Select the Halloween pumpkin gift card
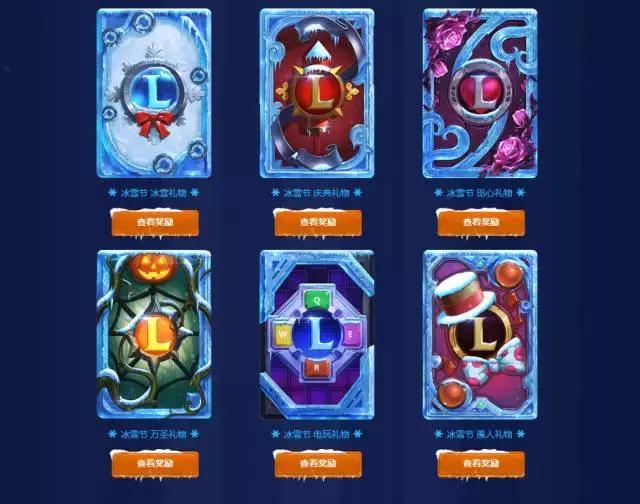The height and width of the screenshot is (504, 640). coord(154,335)
